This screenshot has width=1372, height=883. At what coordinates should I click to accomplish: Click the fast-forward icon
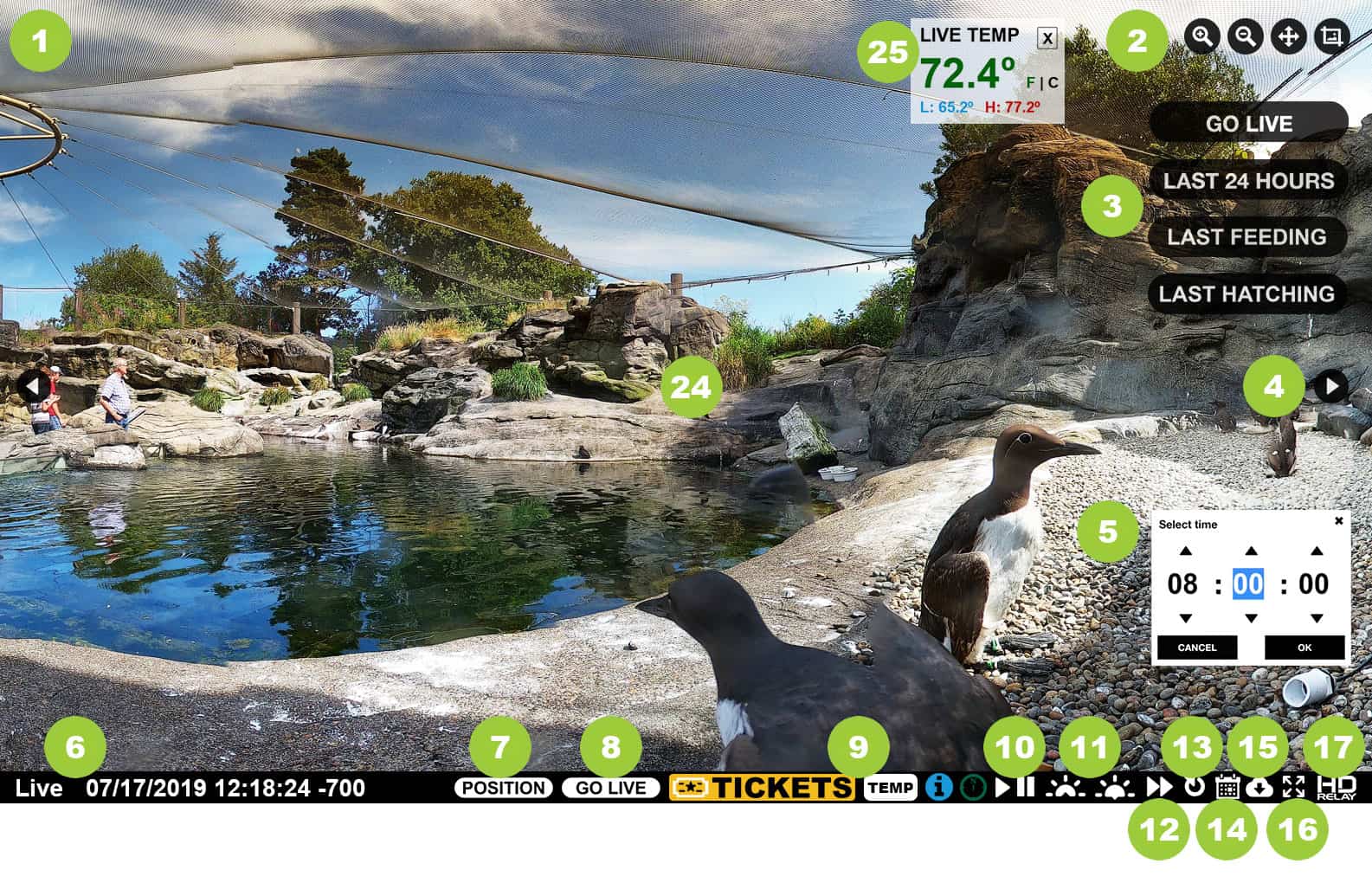[x=1158, y=788]
